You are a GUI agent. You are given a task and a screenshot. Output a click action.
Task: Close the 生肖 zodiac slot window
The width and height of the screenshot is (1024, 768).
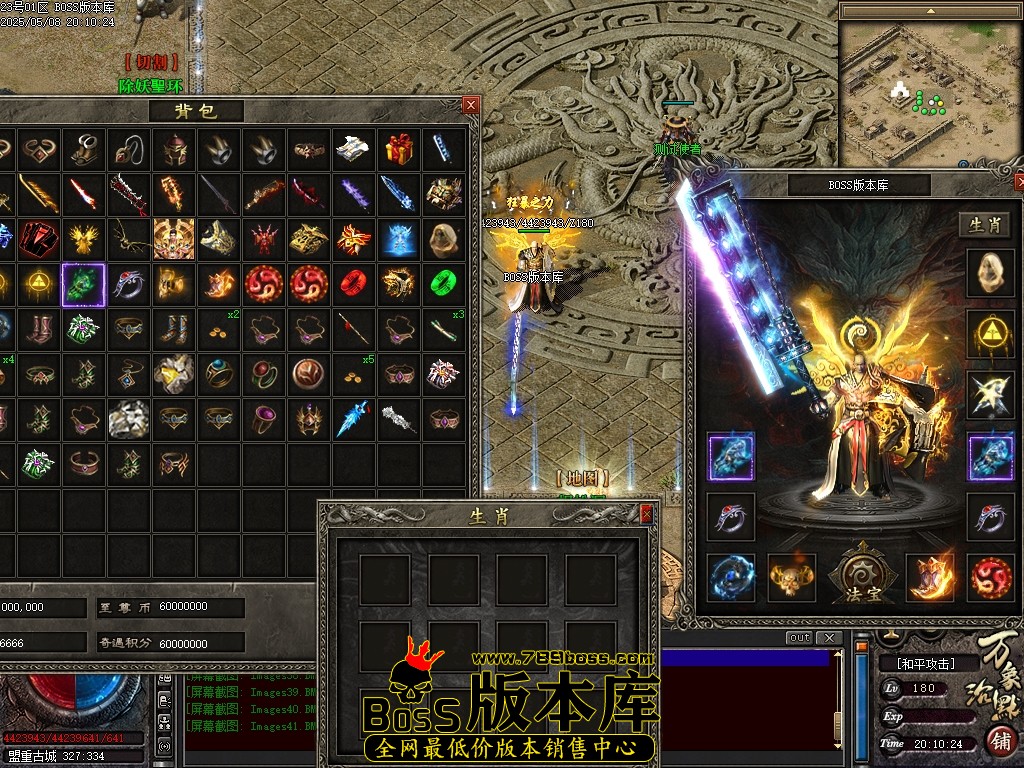tap(646, 513)
